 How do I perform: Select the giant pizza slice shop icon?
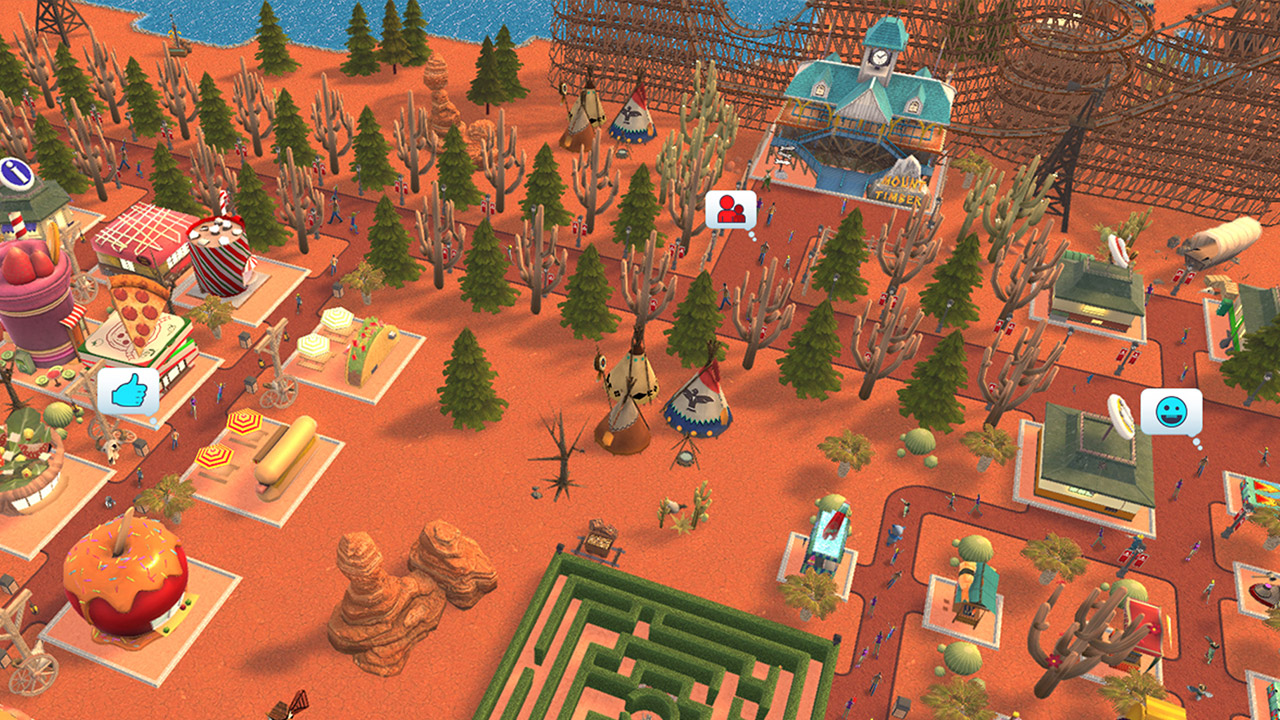(x=135, y=312)
